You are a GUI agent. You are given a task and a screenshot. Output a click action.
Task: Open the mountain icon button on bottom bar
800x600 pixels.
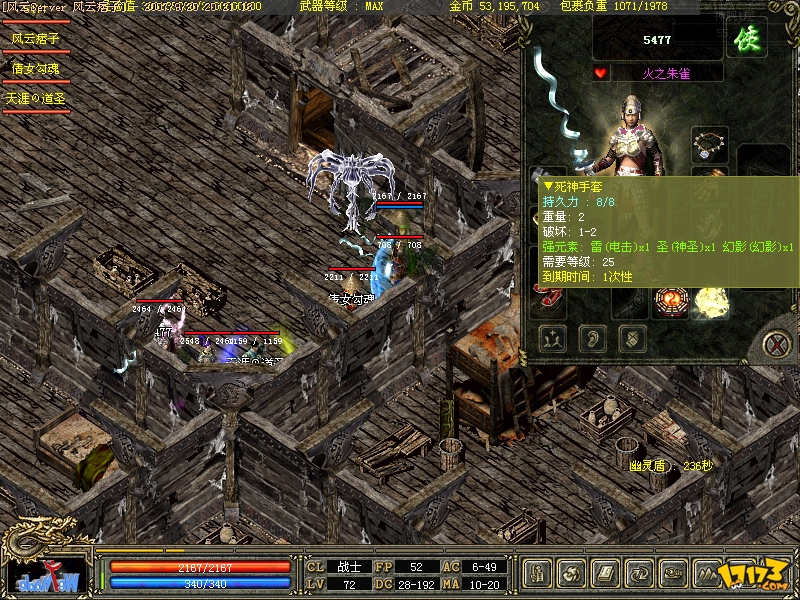(708, 573)
